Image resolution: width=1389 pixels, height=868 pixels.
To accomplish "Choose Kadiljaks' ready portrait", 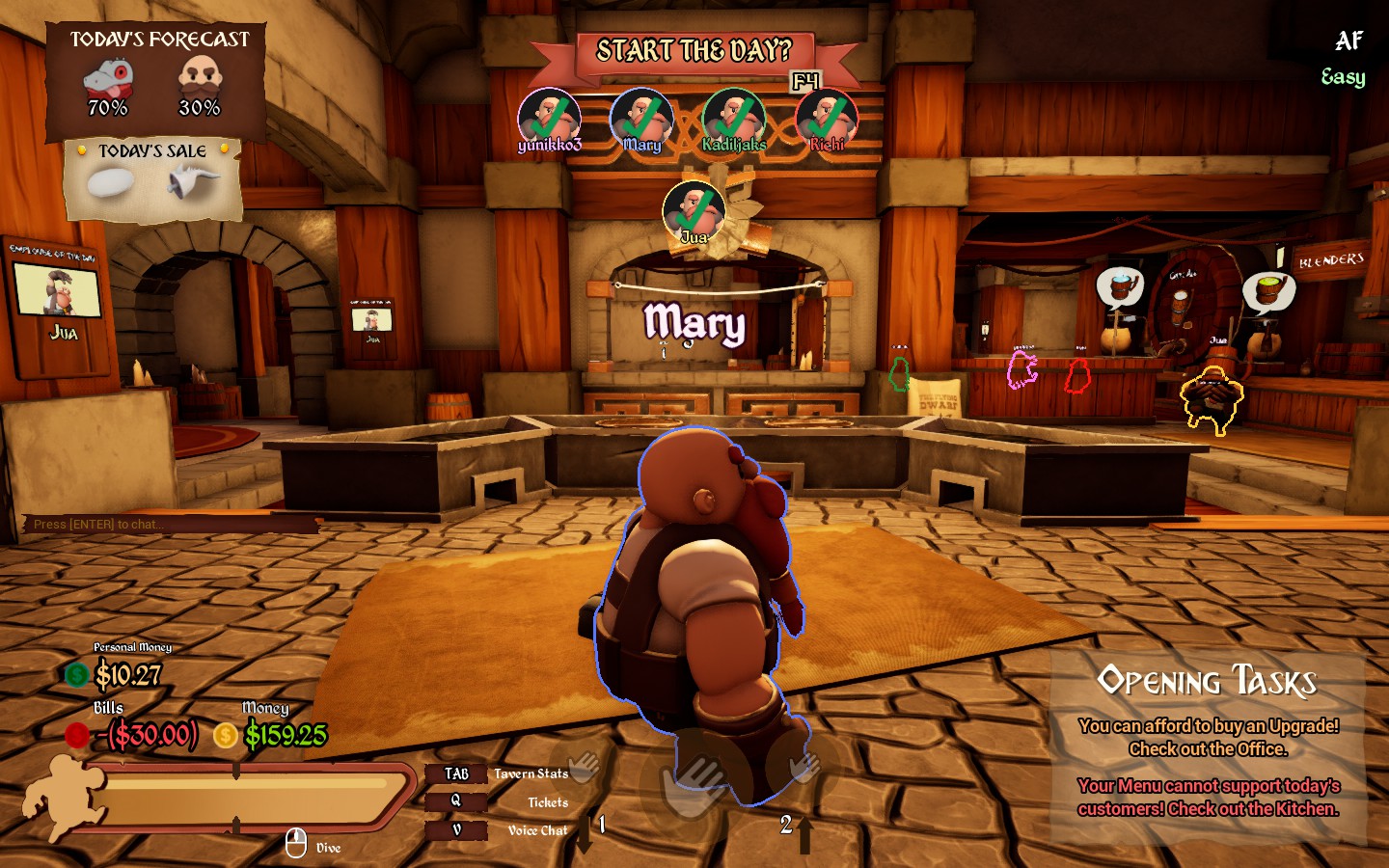I will [x=733, y=119].
